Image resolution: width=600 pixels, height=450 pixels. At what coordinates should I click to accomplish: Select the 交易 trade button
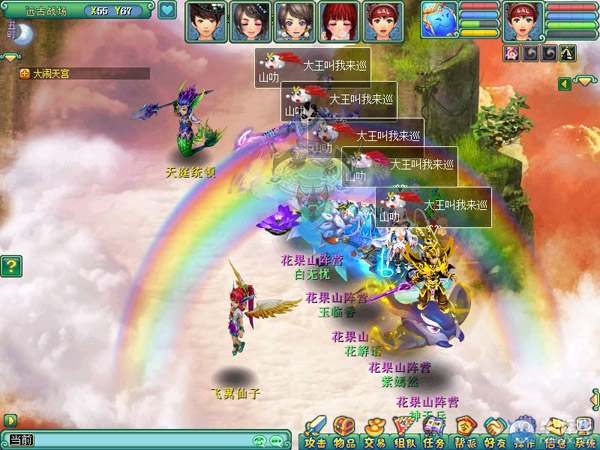point(375,431)
